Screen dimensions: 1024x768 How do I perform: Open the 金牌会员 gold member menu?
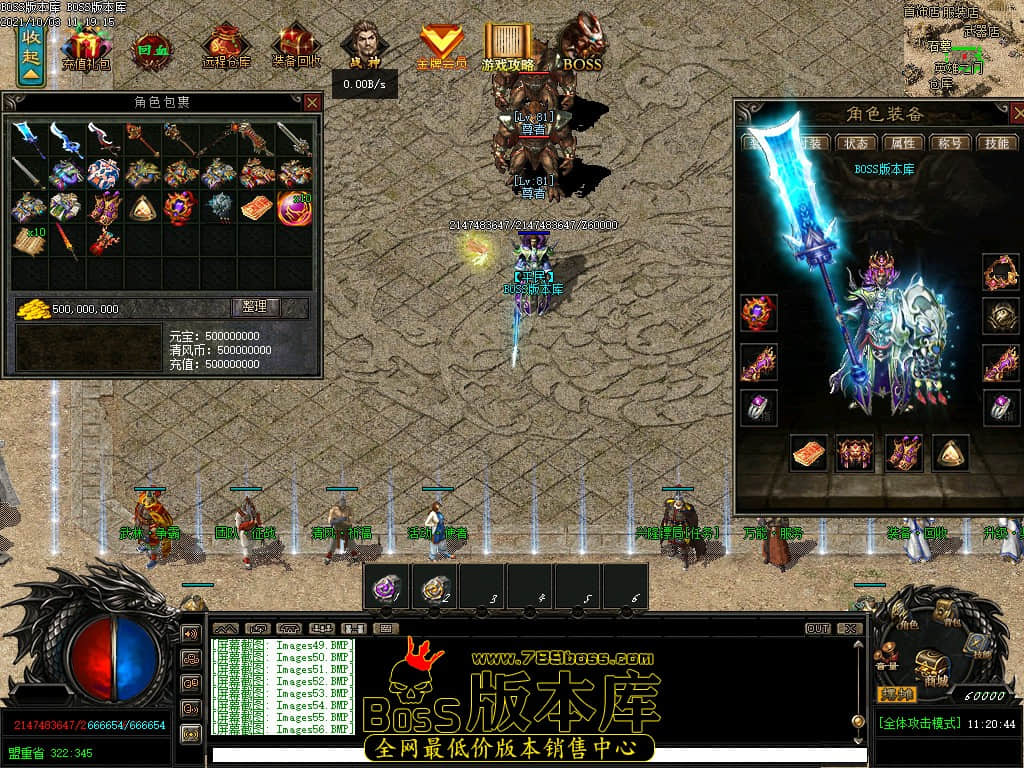[x=441, y=46]
